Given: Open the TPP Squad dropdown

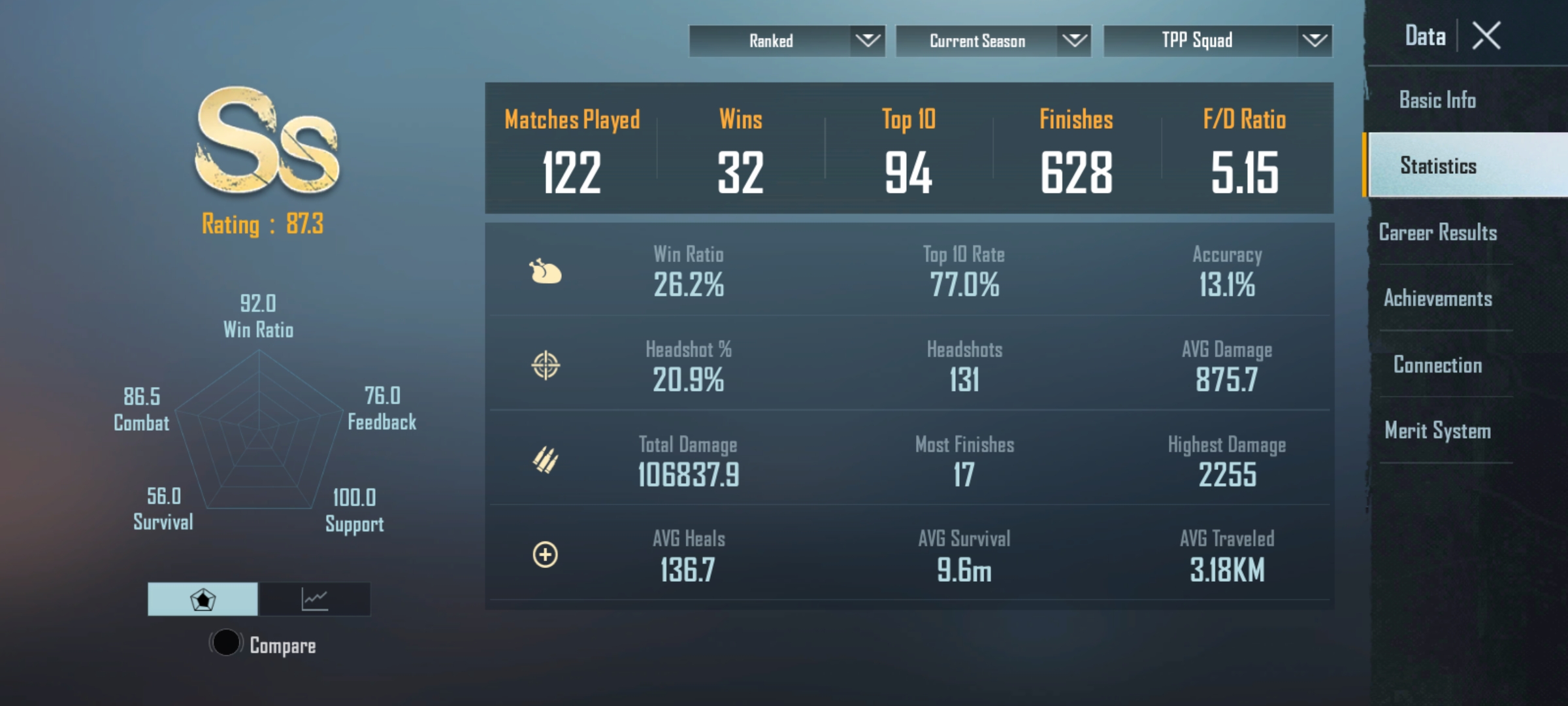Looking at the screenshot, I should (x=1217, y=41).
